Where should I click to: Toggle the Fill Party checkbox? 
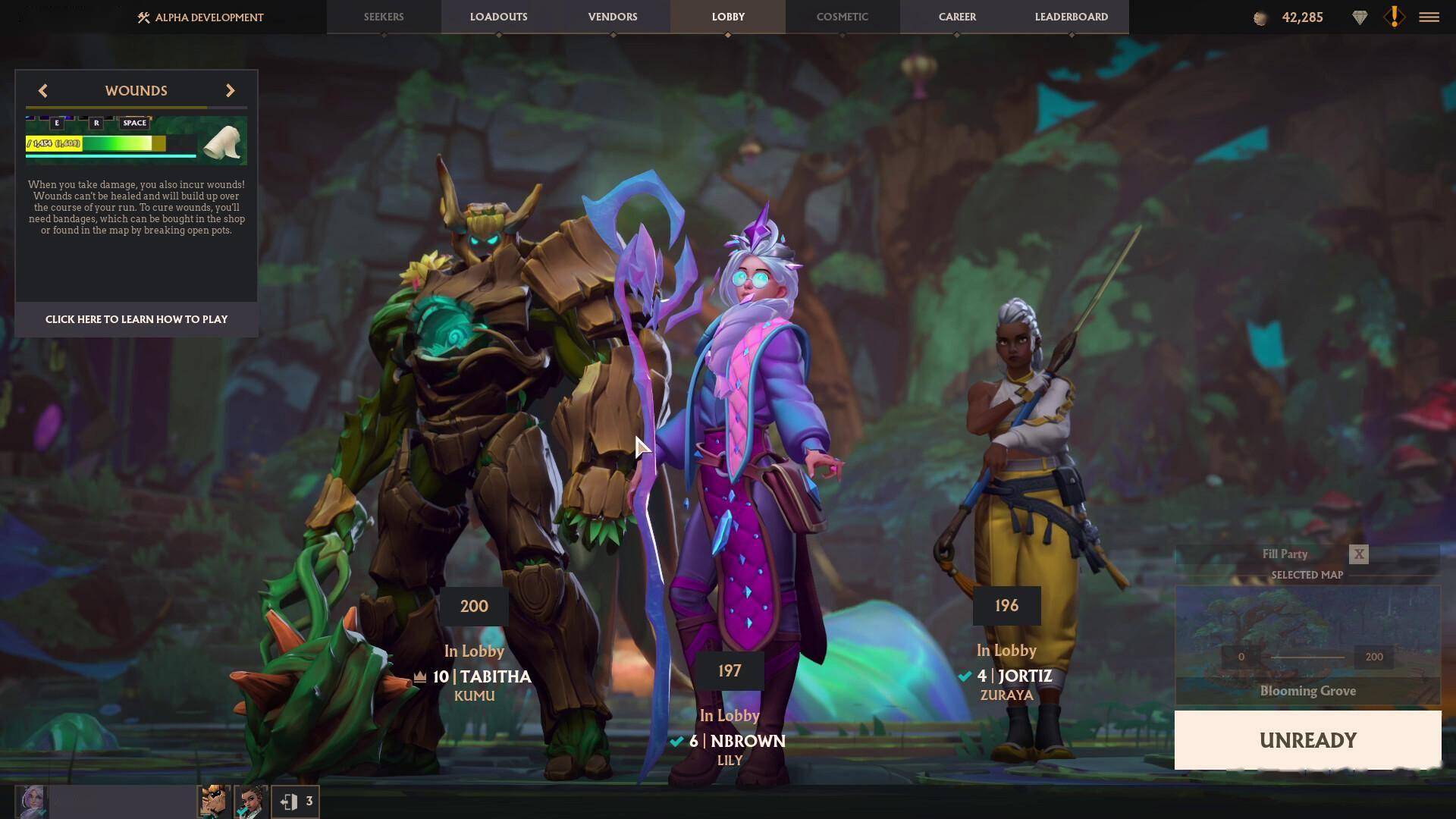(1358, 554)
